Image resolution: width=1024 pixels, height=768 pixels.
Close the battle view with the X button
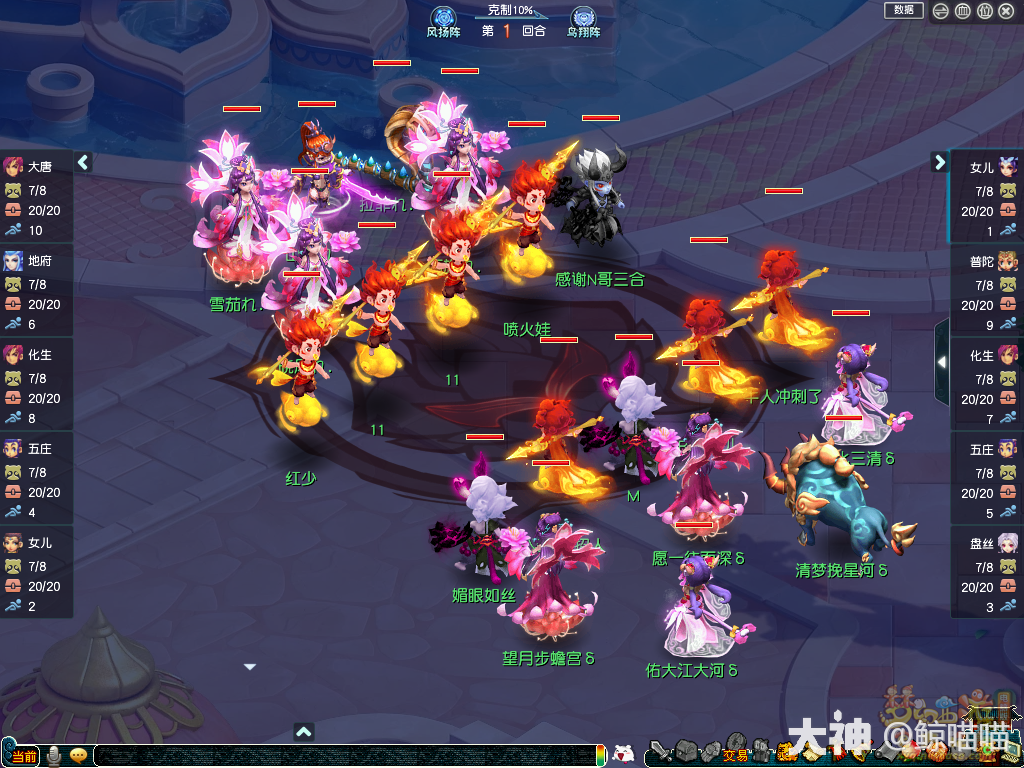click(1007, 11)
